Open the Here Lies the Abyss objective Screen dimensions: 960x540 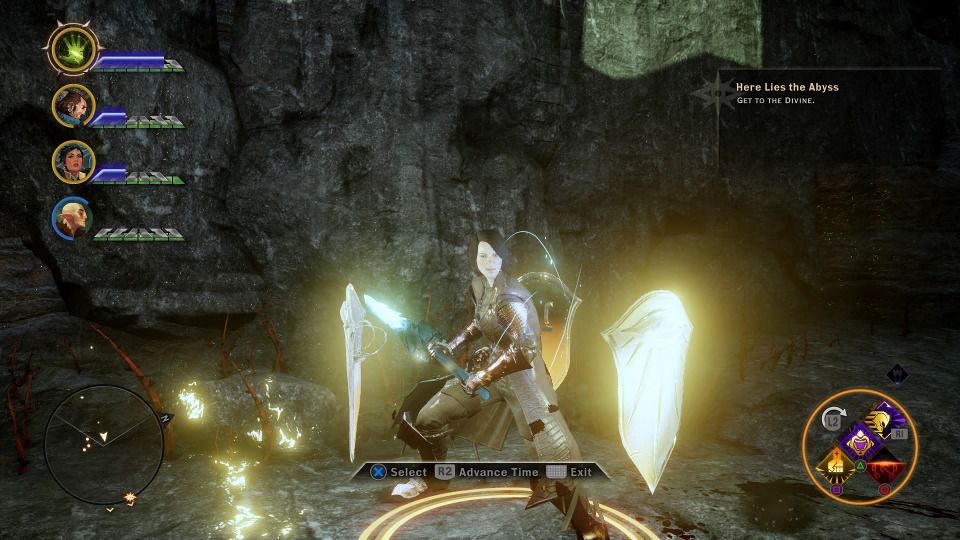(x=787, y=87)
